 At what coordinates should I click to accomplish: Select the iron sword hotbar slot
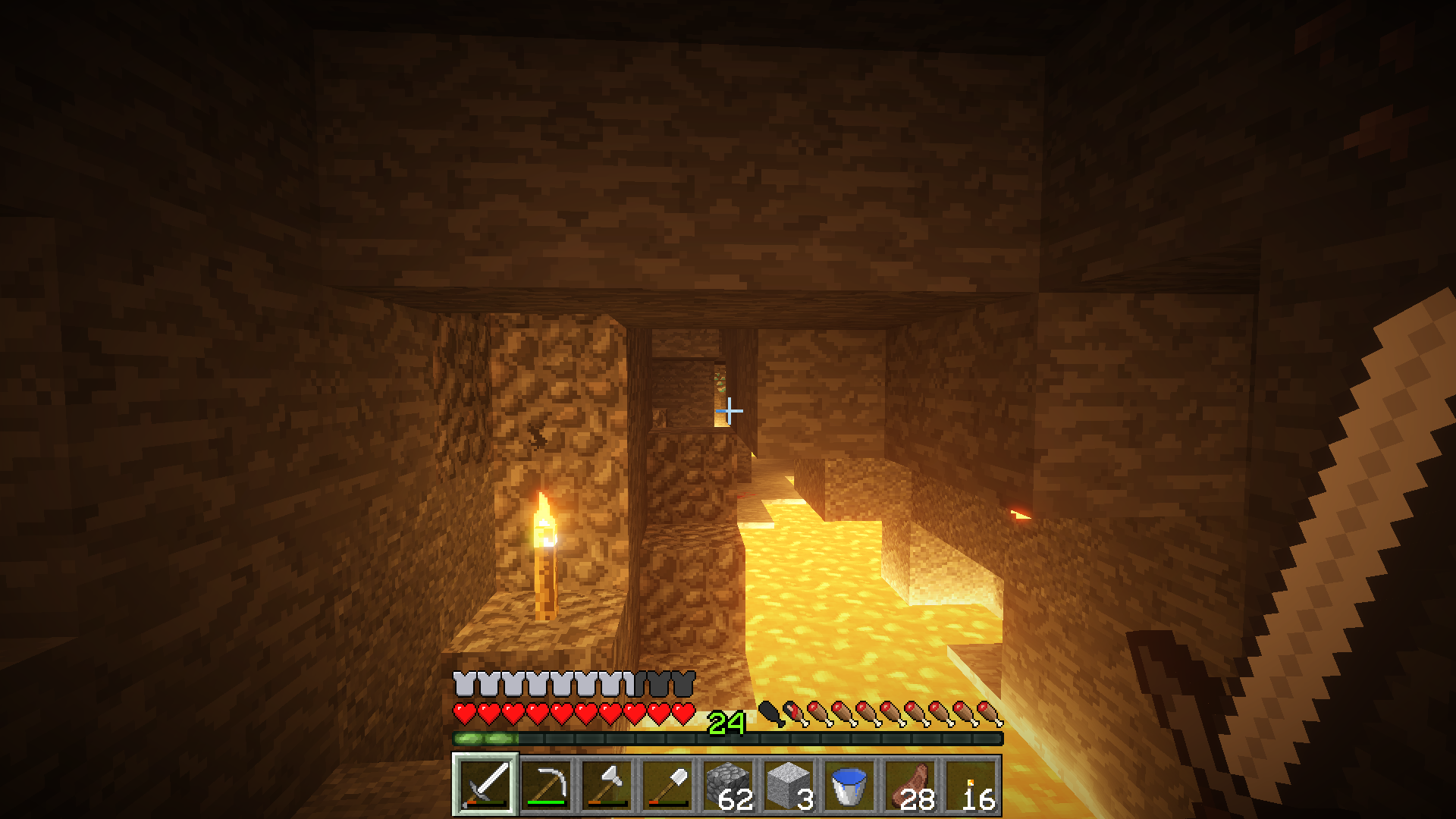pyautogui.click(x=485, y=785)
